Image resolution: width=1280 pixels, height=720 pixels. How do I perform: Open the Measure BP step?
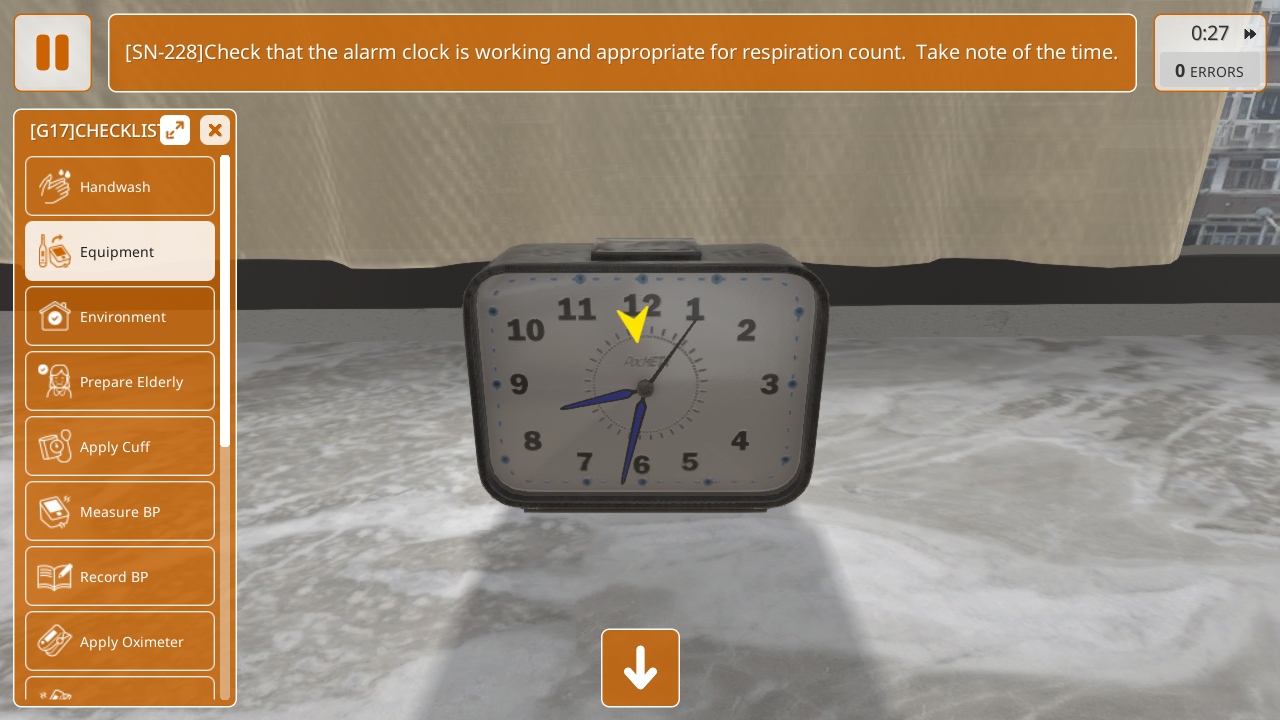(120, 511)
